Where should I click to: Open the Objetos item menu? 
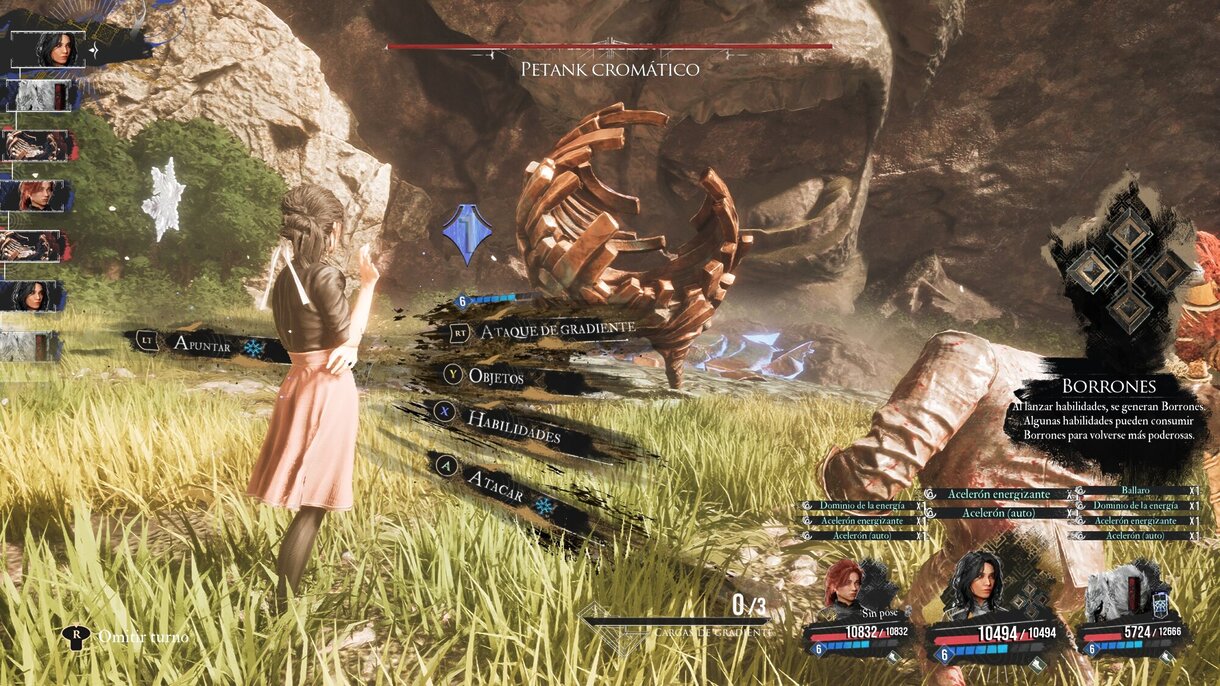coord(496,378)
